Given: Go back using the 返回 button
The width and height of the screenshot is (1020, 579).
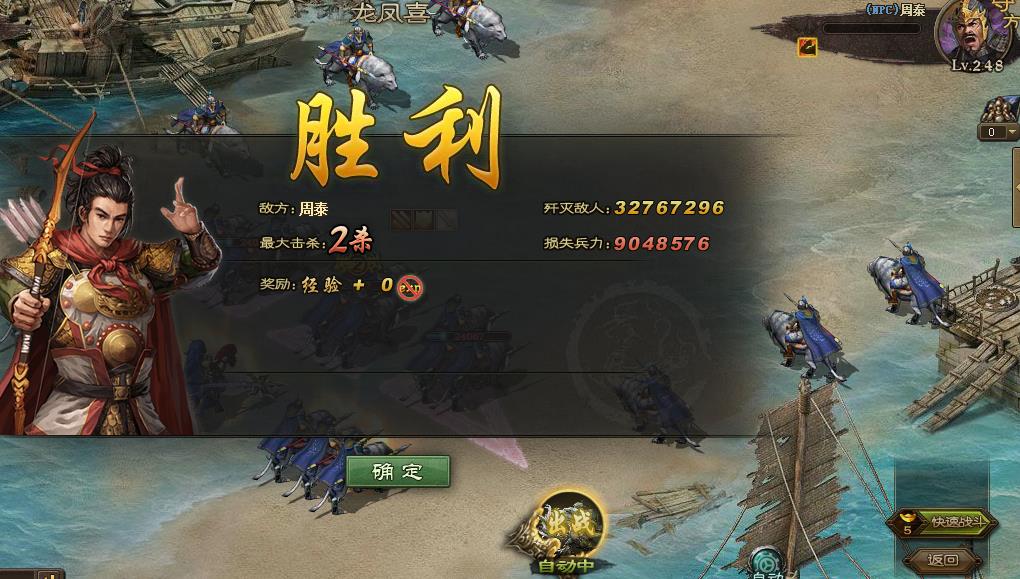Looking at the screenshot, I should pyautogui.click(x=943, y=560).
